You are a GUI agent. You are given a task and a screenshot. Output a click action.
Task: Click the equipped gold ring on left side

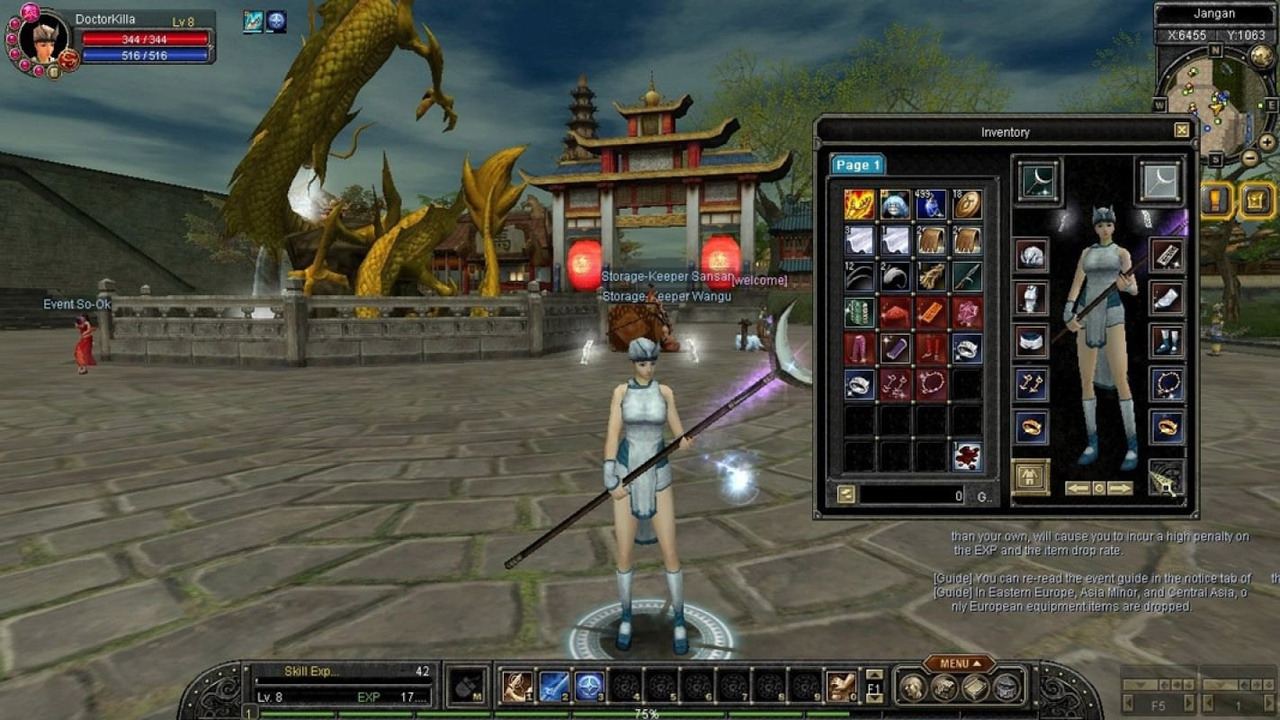1031,427
